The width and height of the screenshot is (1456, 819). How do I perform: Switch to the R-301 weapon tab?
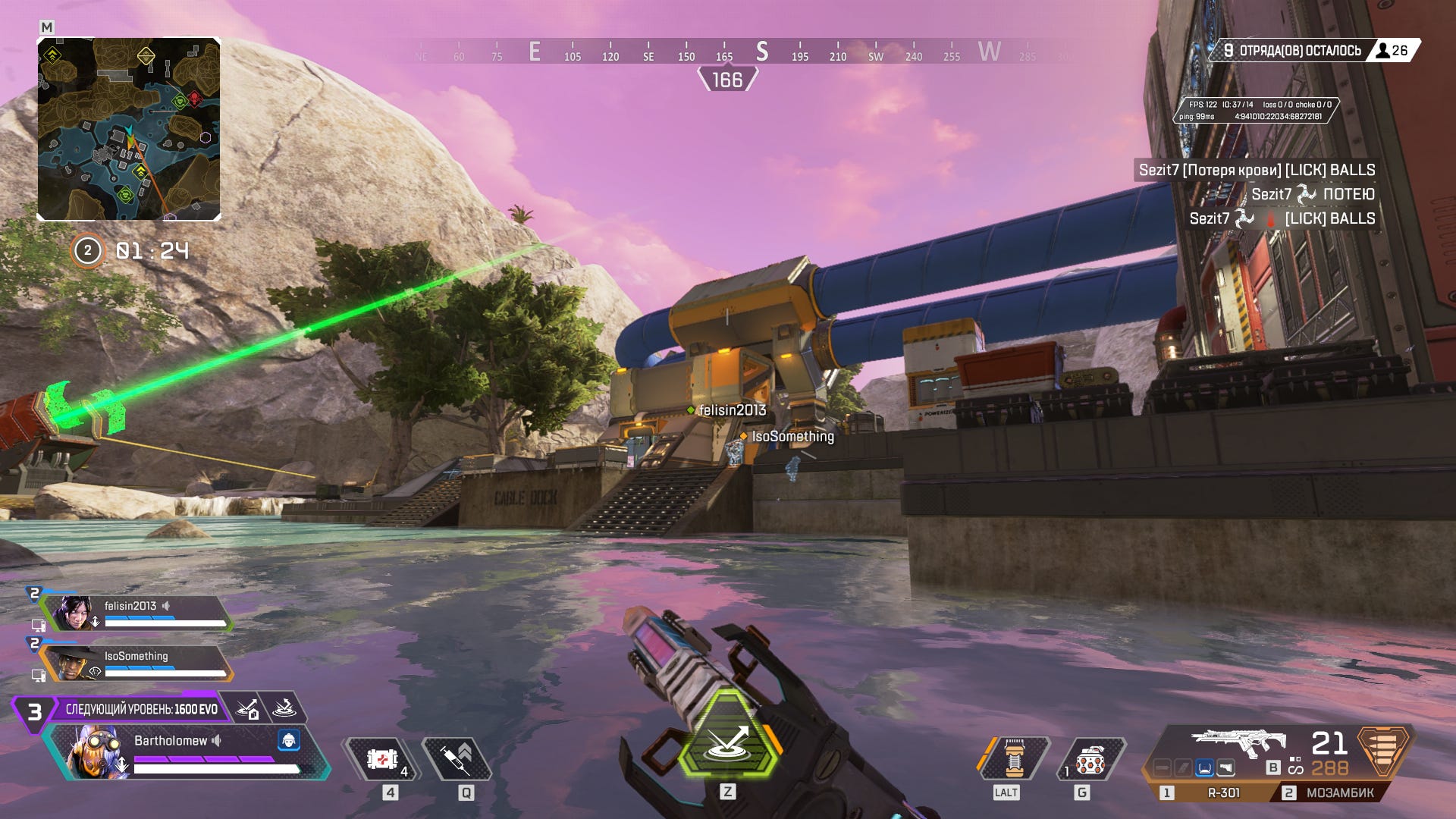pyautogui.click(x=1215, y=792)
